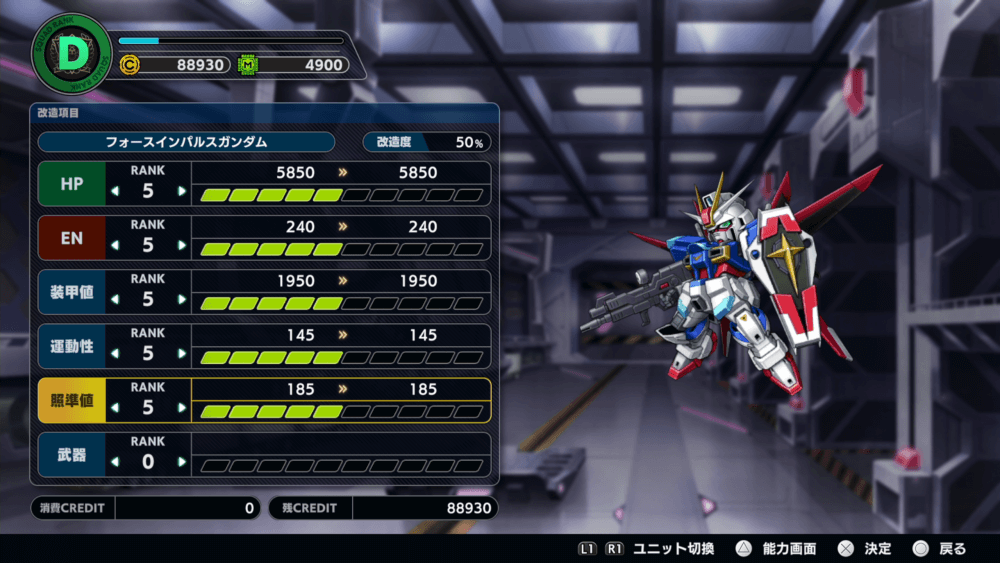Increase 装甲値 rank with right arrow
Image resolution: width=1000 pixels, height=563 pixels.
(x=181, y=299)
